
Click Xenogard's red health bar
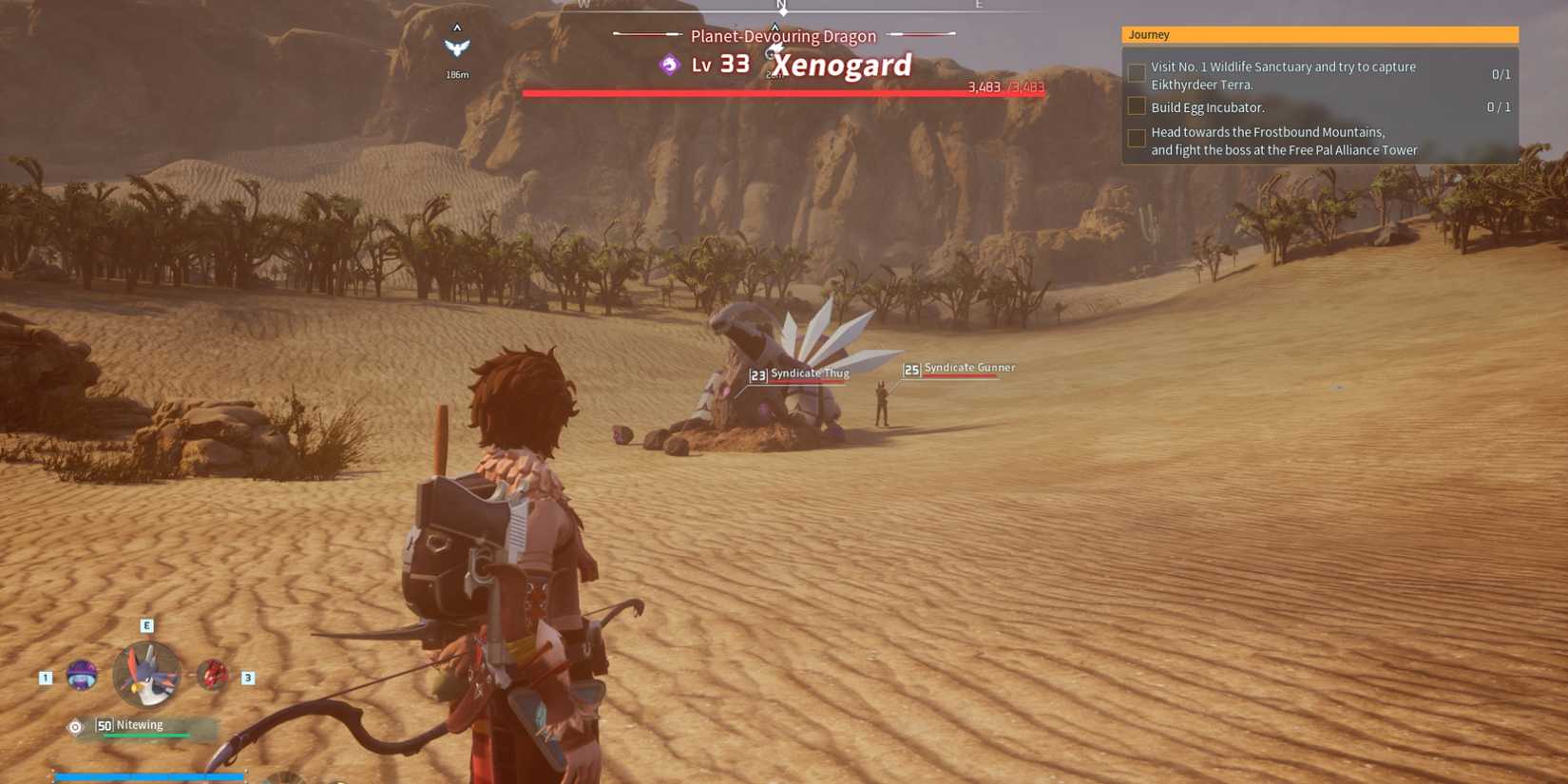(x=783, y=91)
